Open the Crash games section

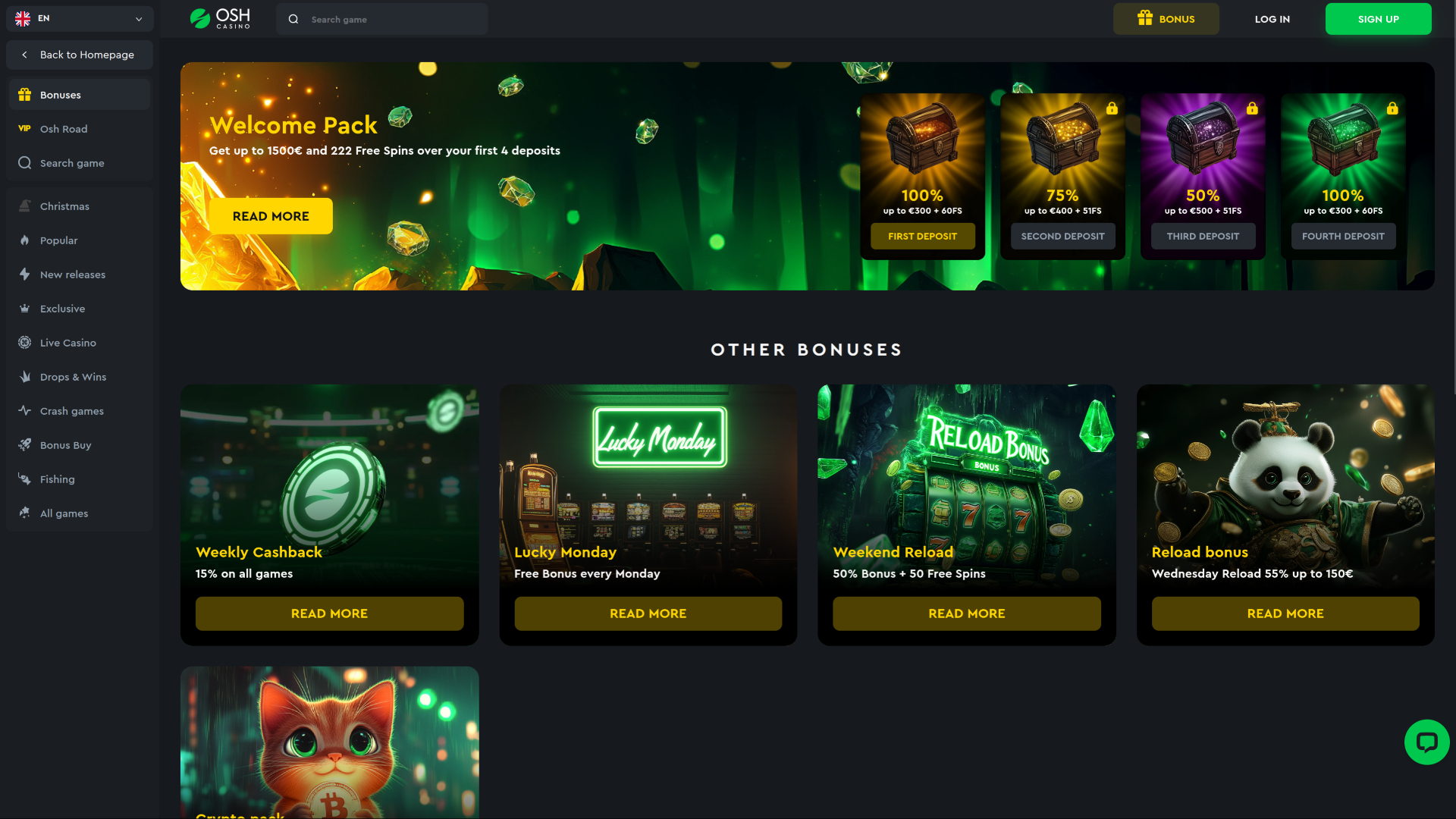[x=71, y=410]
